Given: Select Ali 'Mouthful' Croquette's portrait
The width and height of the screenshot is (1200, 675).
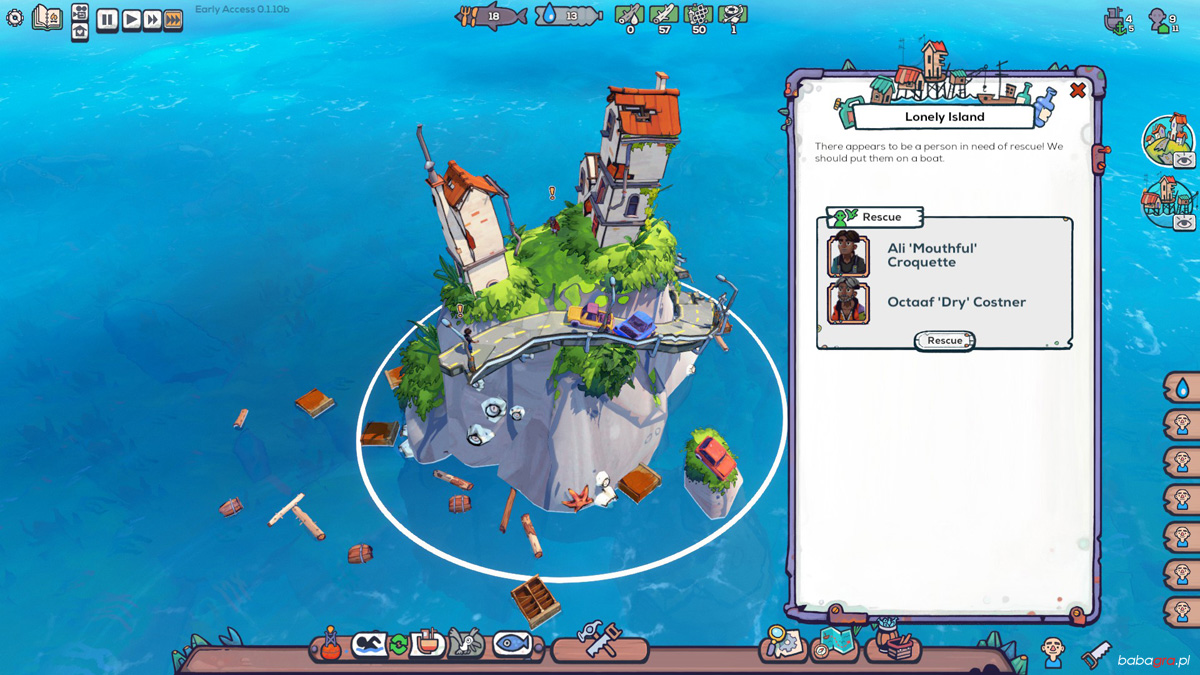Looking at the screenshot, I should coord(848,255).
